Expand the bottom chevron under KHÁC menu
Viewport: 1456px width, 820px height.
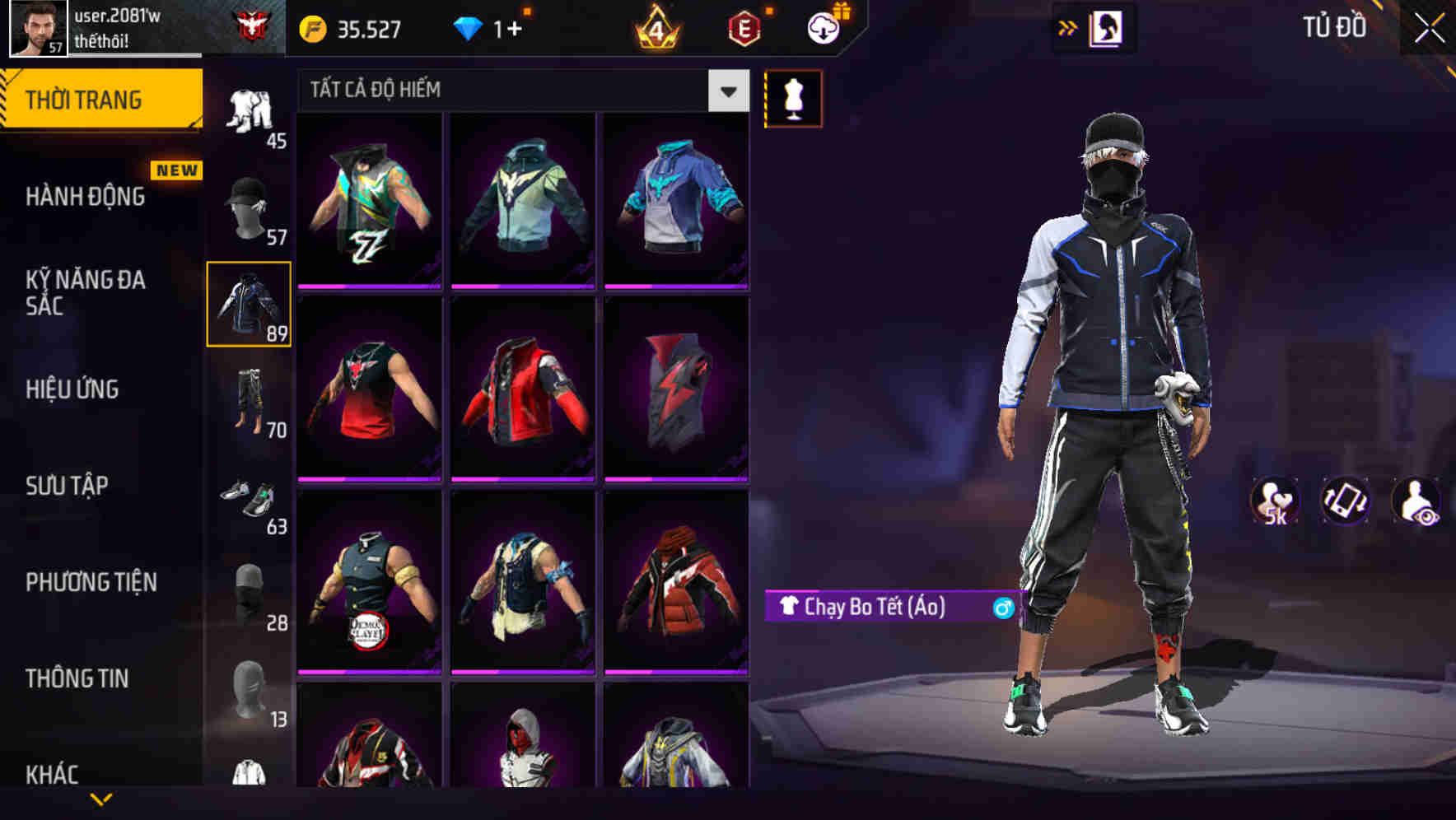point(101,800)
